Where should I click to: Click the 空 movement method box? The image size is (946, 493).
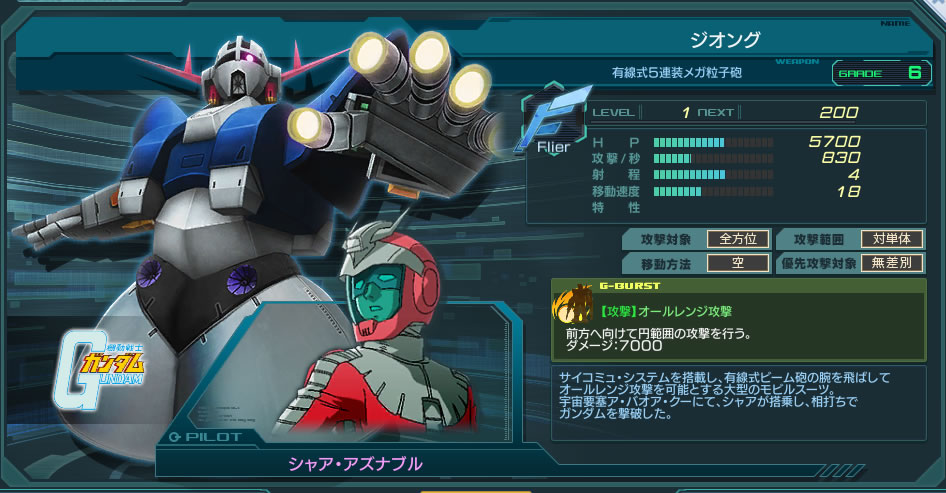click(738, 264)
